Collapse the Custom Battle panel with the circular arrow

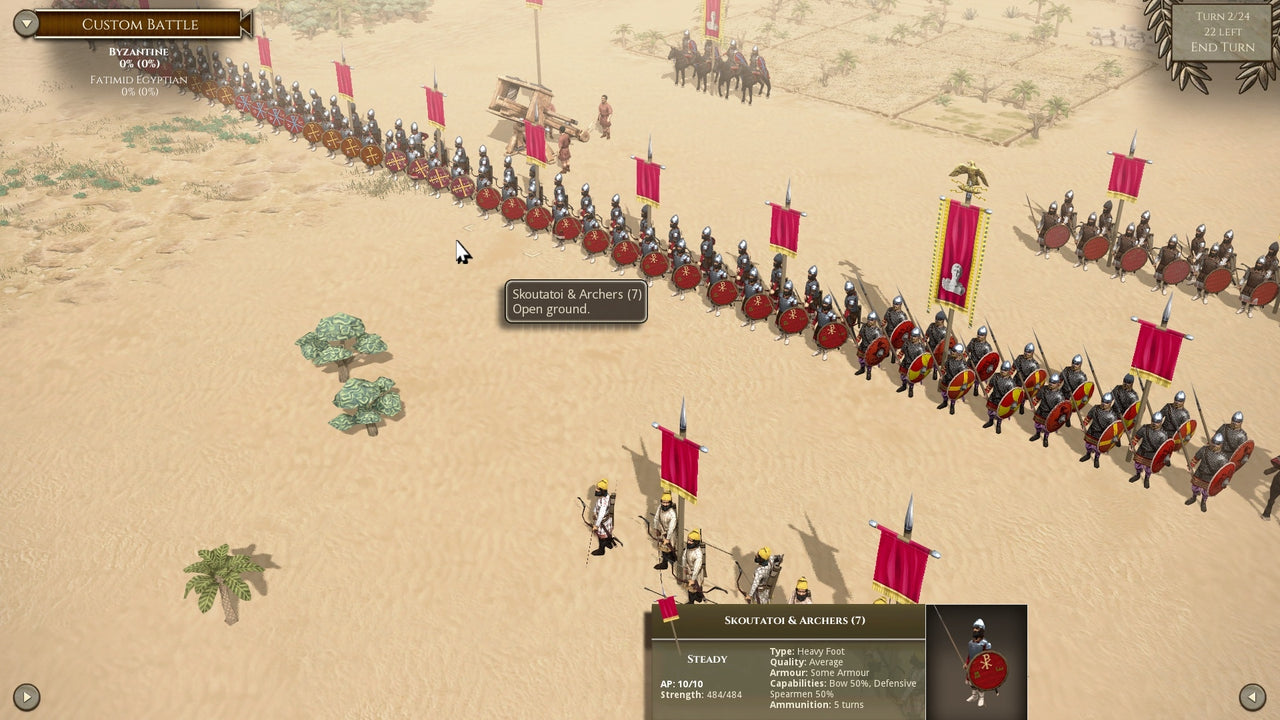click(x=24, y=22)
